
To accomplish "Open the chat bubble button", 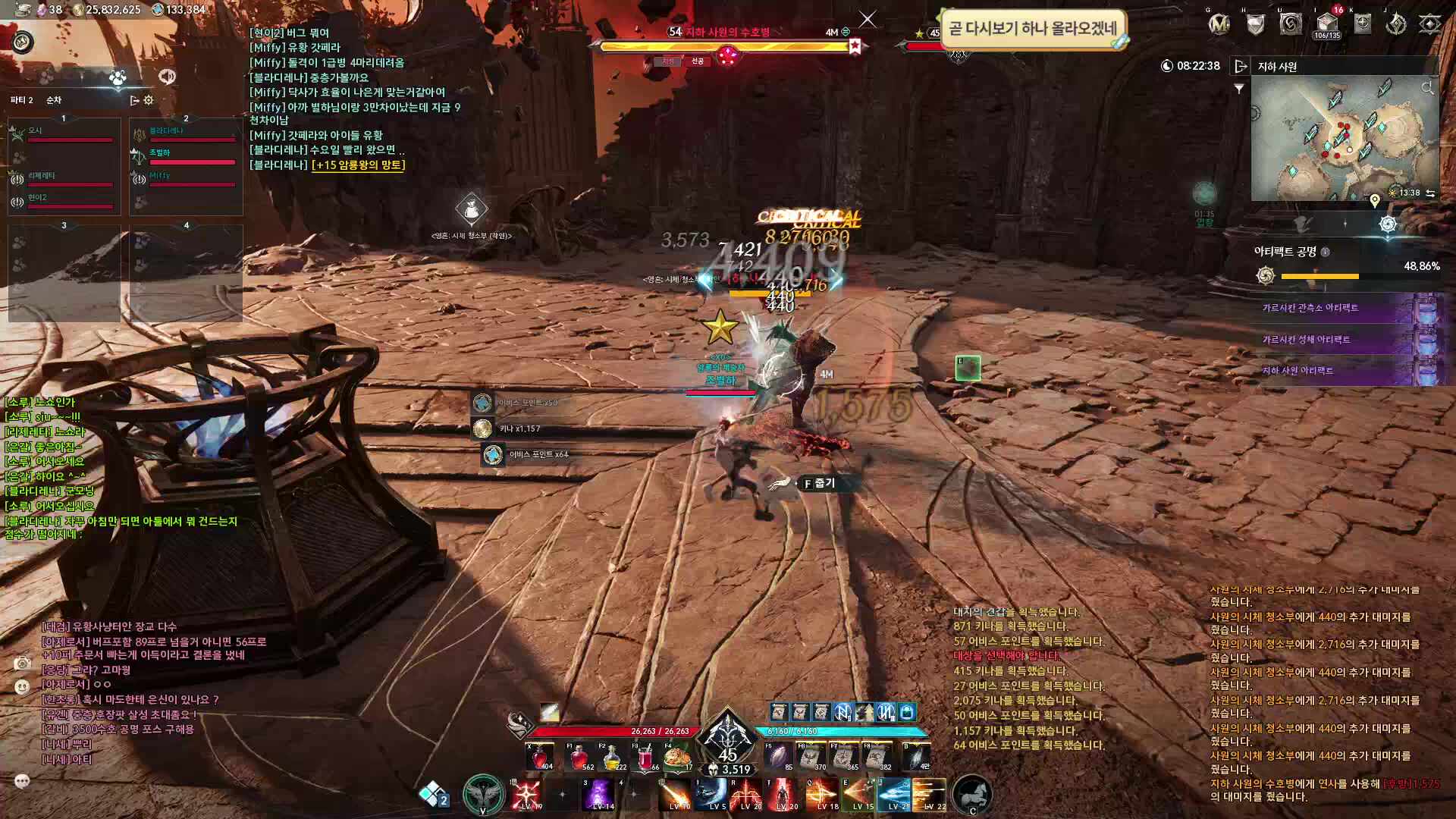I will coord(22,780).
